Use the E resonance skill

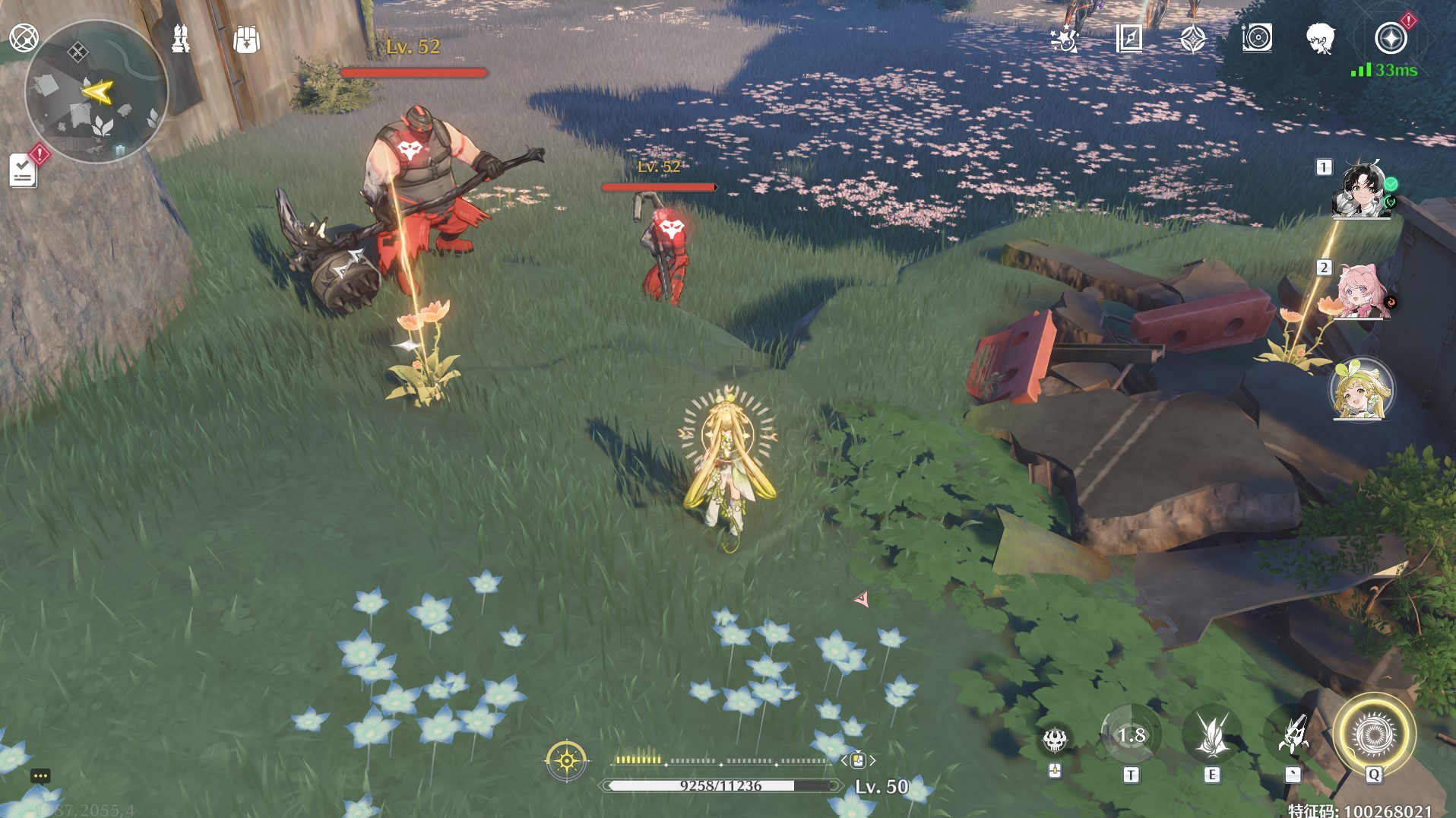pos(1211,736)
